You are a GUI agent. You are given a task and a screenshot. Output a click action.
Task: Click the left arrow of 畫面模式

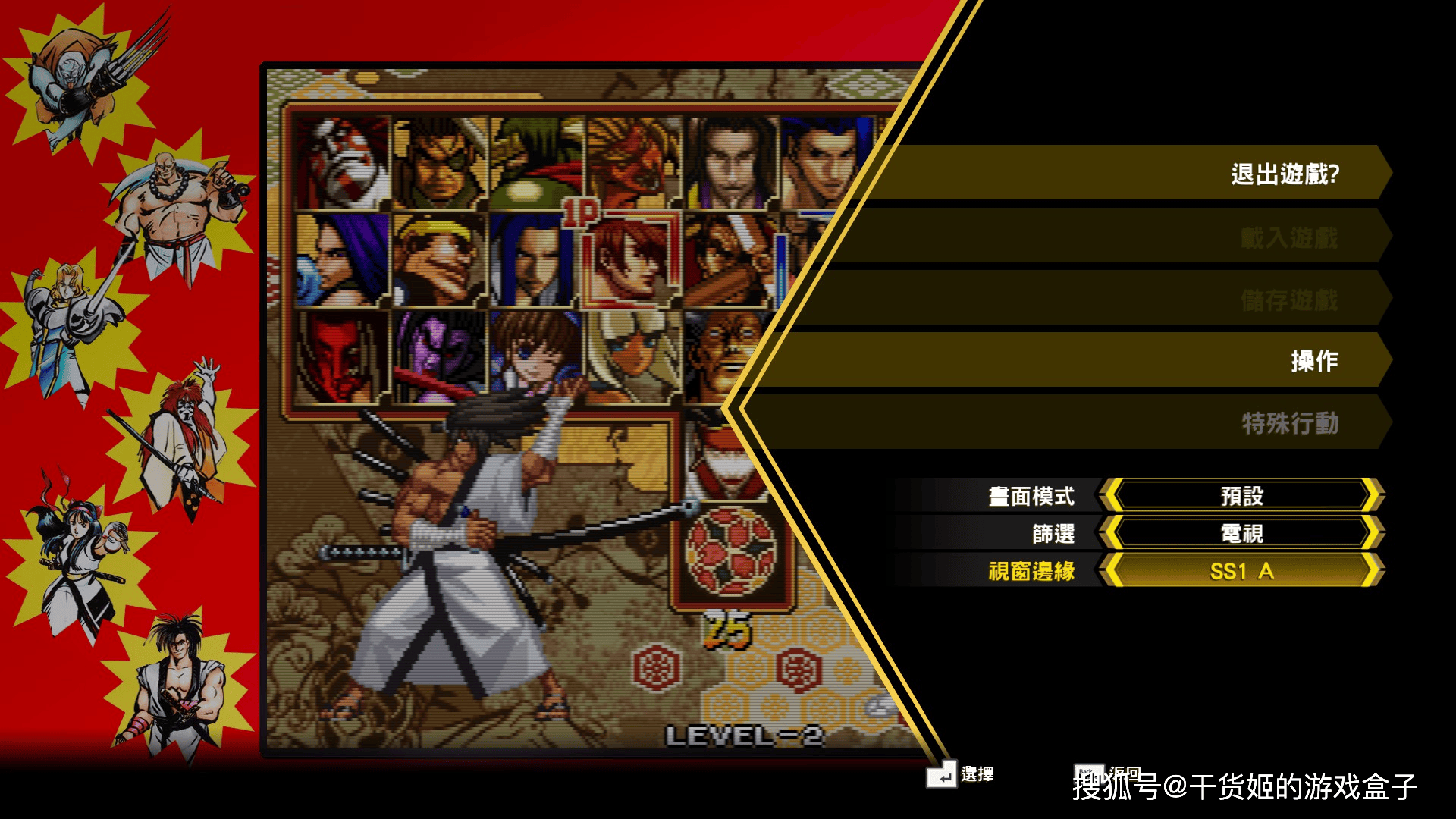coord(1112,496)
